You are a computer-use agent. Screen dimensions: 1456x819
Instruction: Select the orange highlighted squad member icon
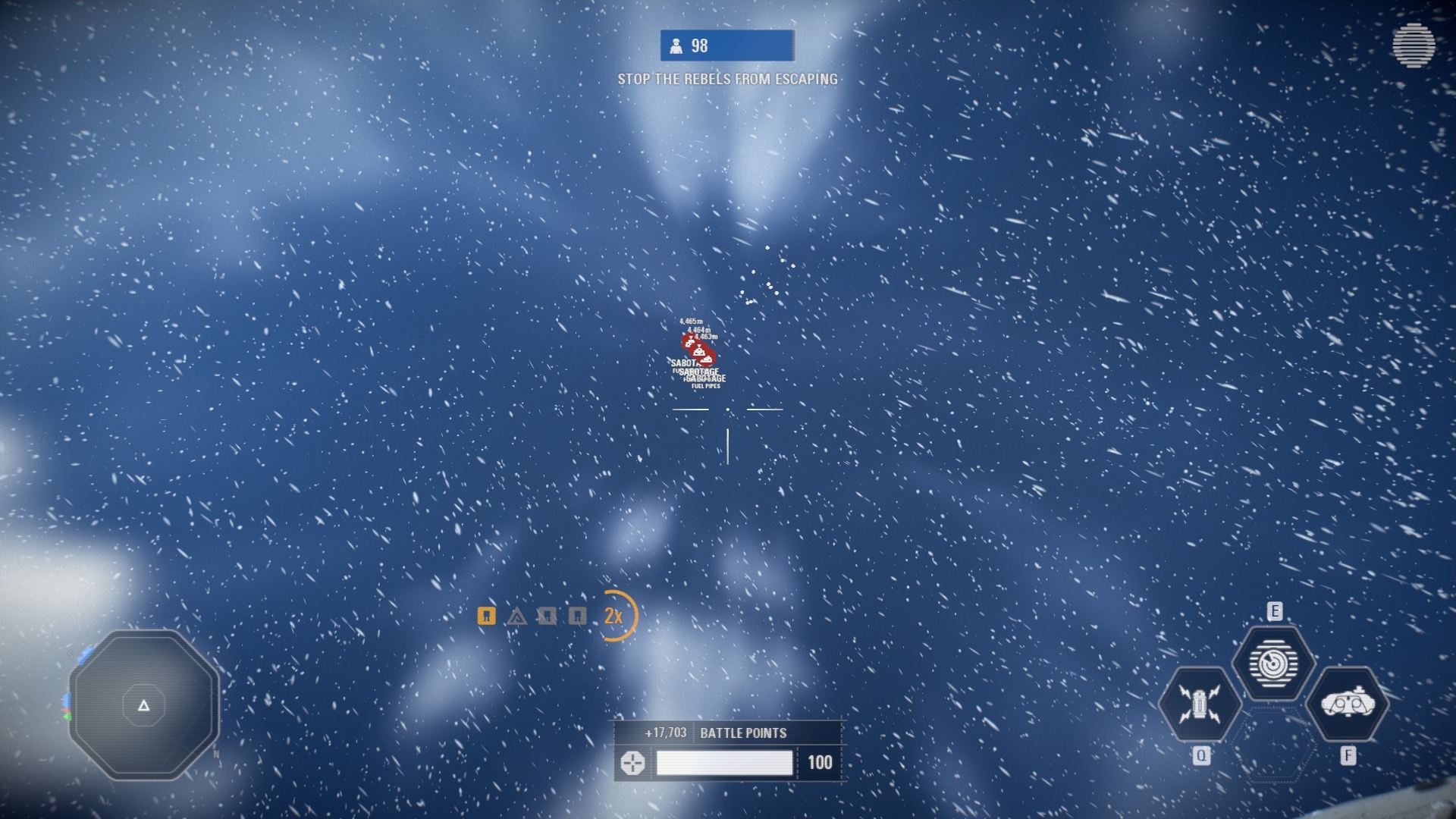click(487, 616)
